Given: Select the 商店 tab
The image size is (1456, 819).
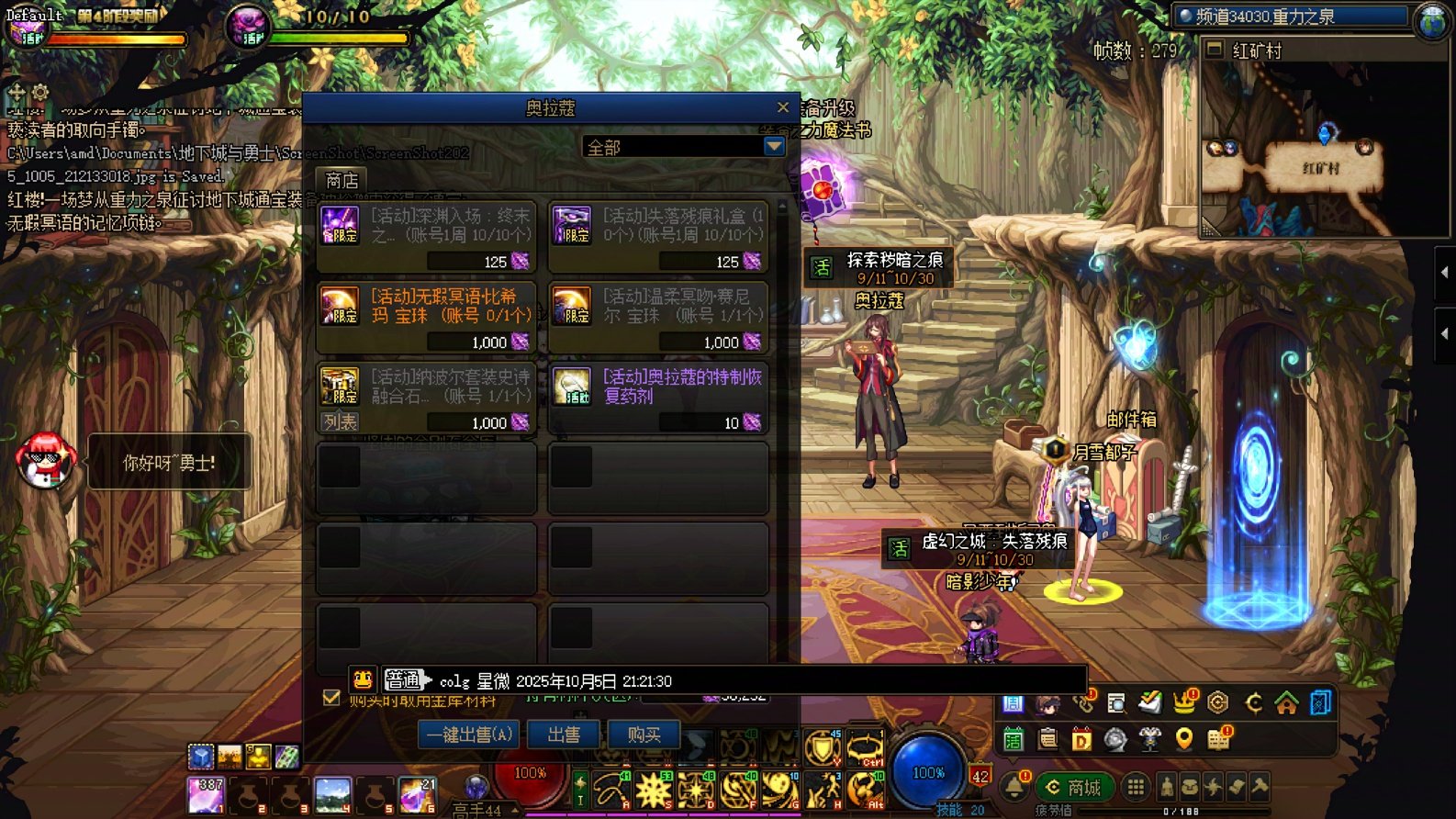Looking at the screenshot, I should tap(342, 180).
